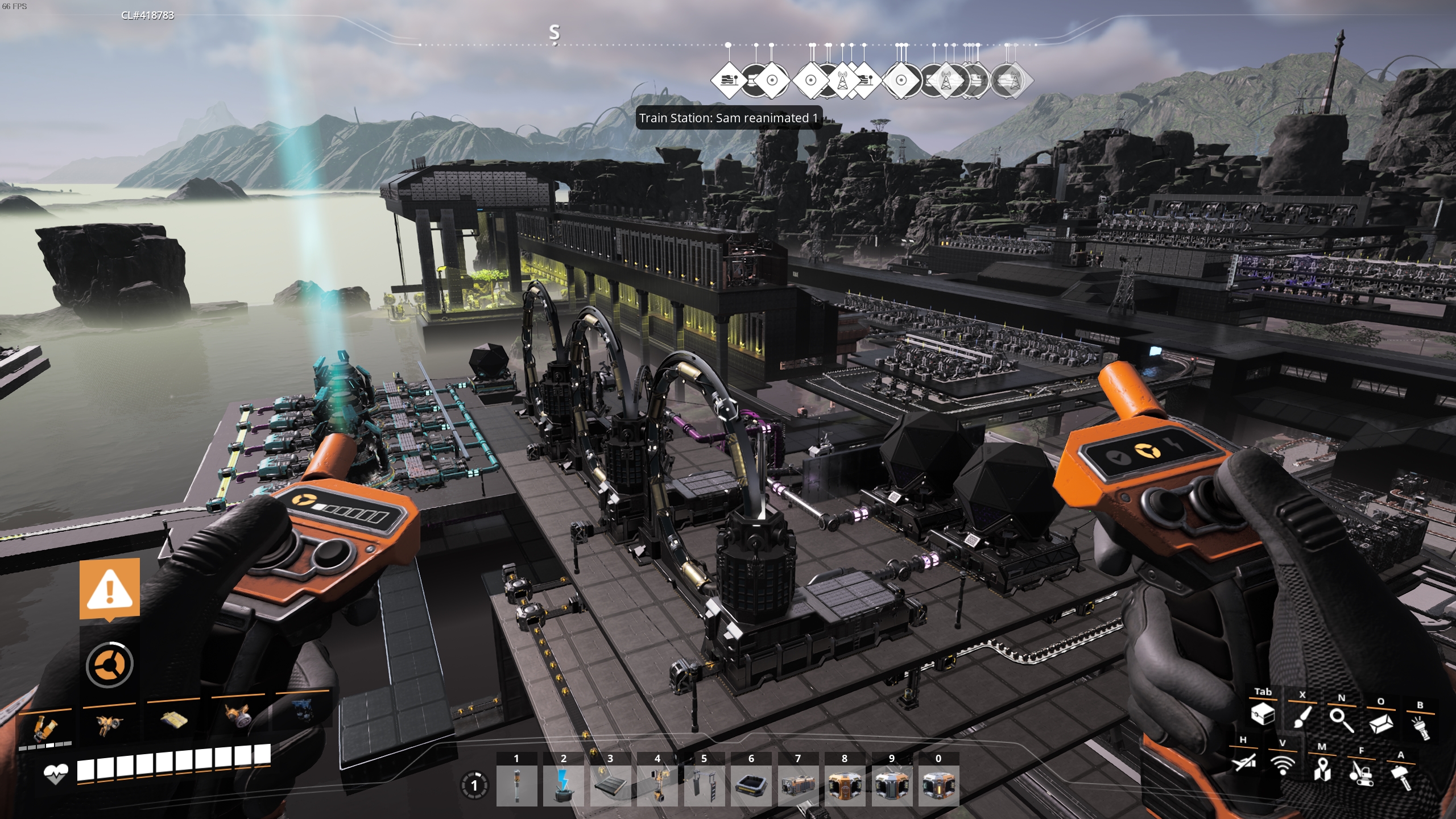Choose the storage container in slot 7

797,786
